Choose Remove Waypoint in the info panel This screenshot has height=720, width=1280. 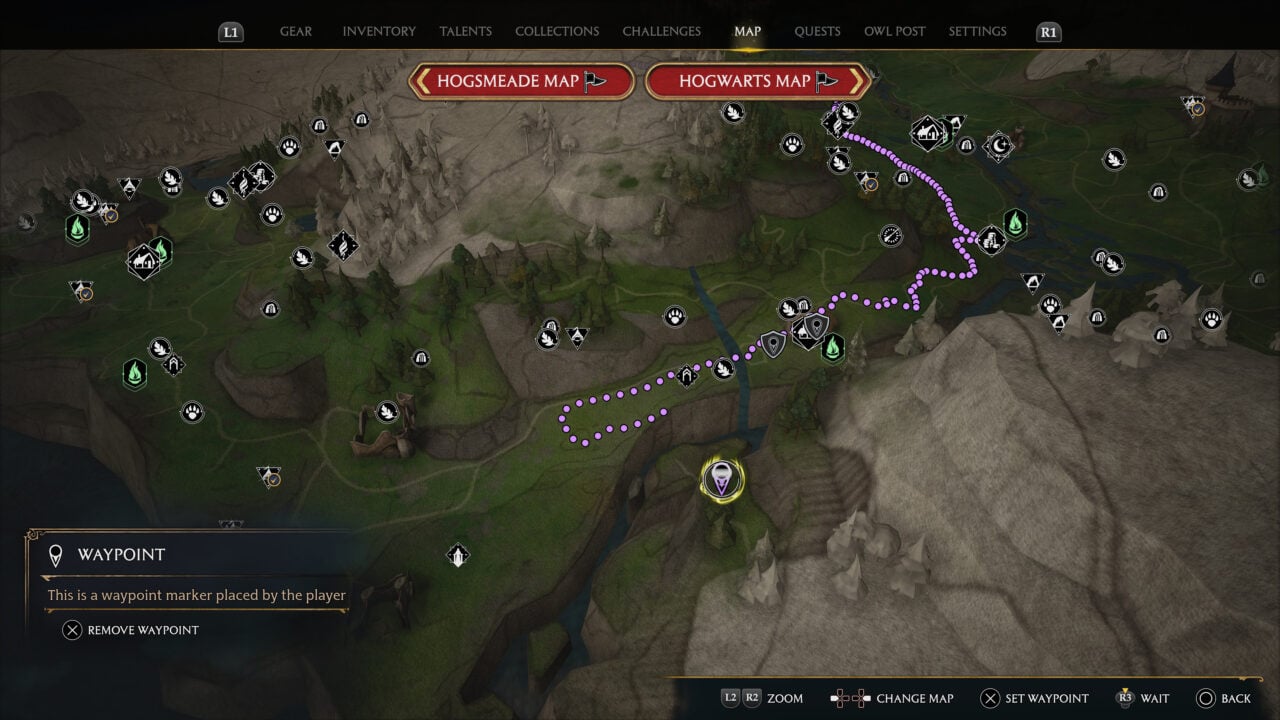[x=131, y=630]
